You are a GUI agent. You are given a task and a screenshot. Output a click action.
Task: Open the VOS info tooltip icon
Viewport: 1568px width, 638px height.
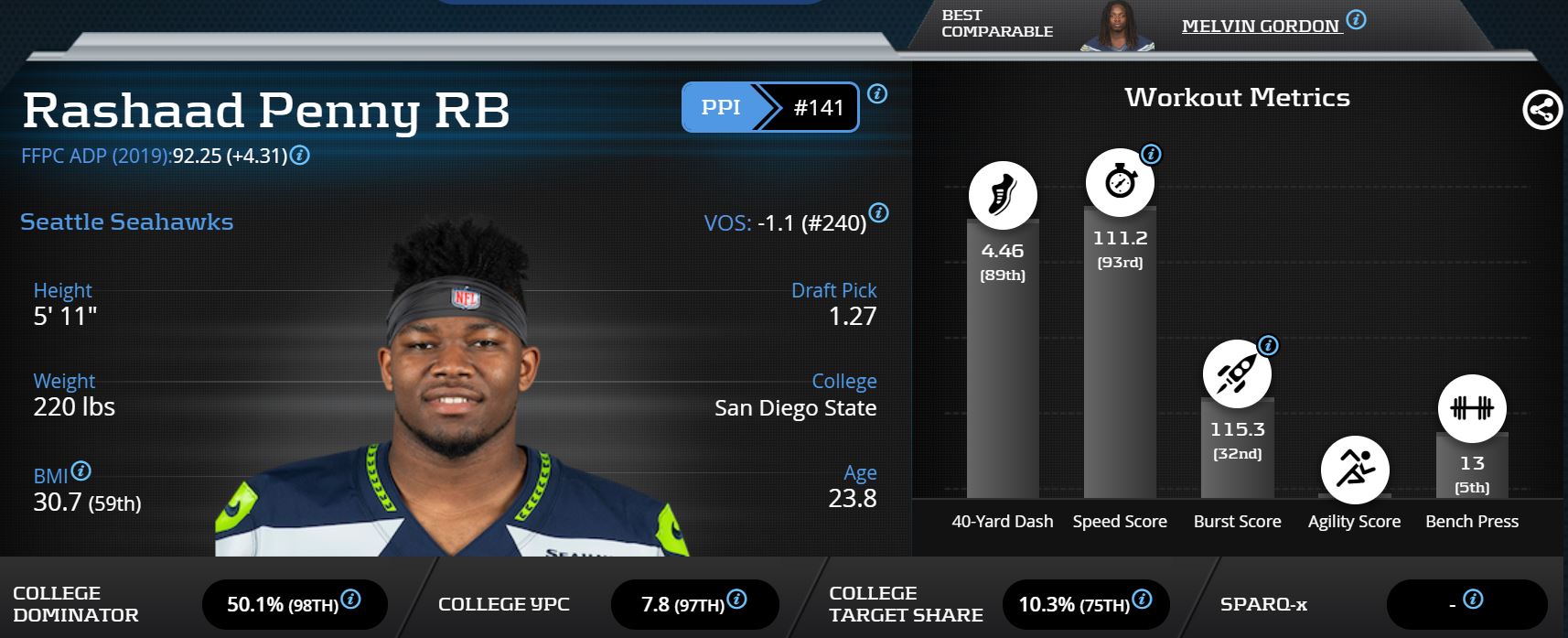(878, 213)
